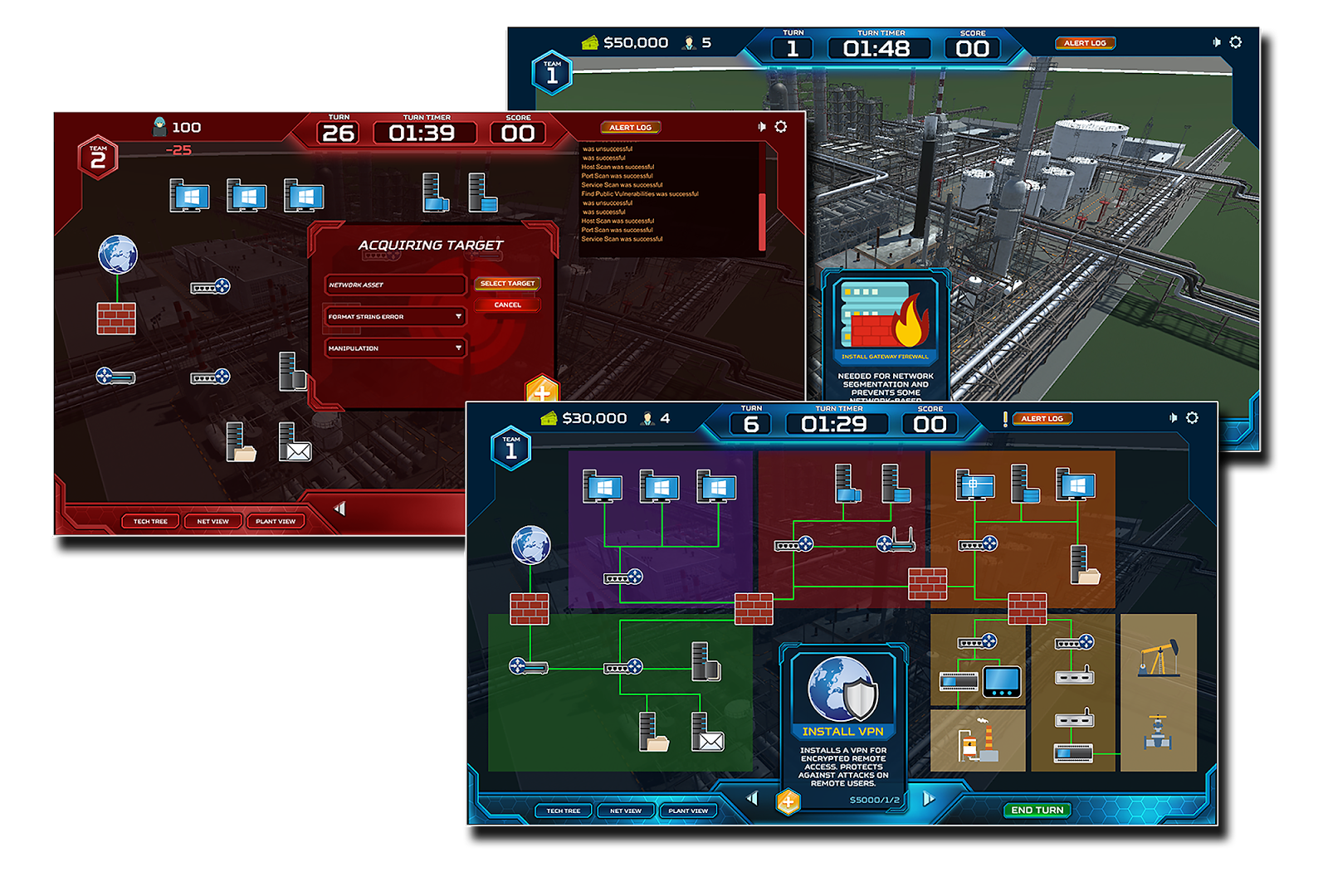1328x896 pixels.
Task: Open the Alert Log on the $50,000 screen
Action: click(1085, 43)
